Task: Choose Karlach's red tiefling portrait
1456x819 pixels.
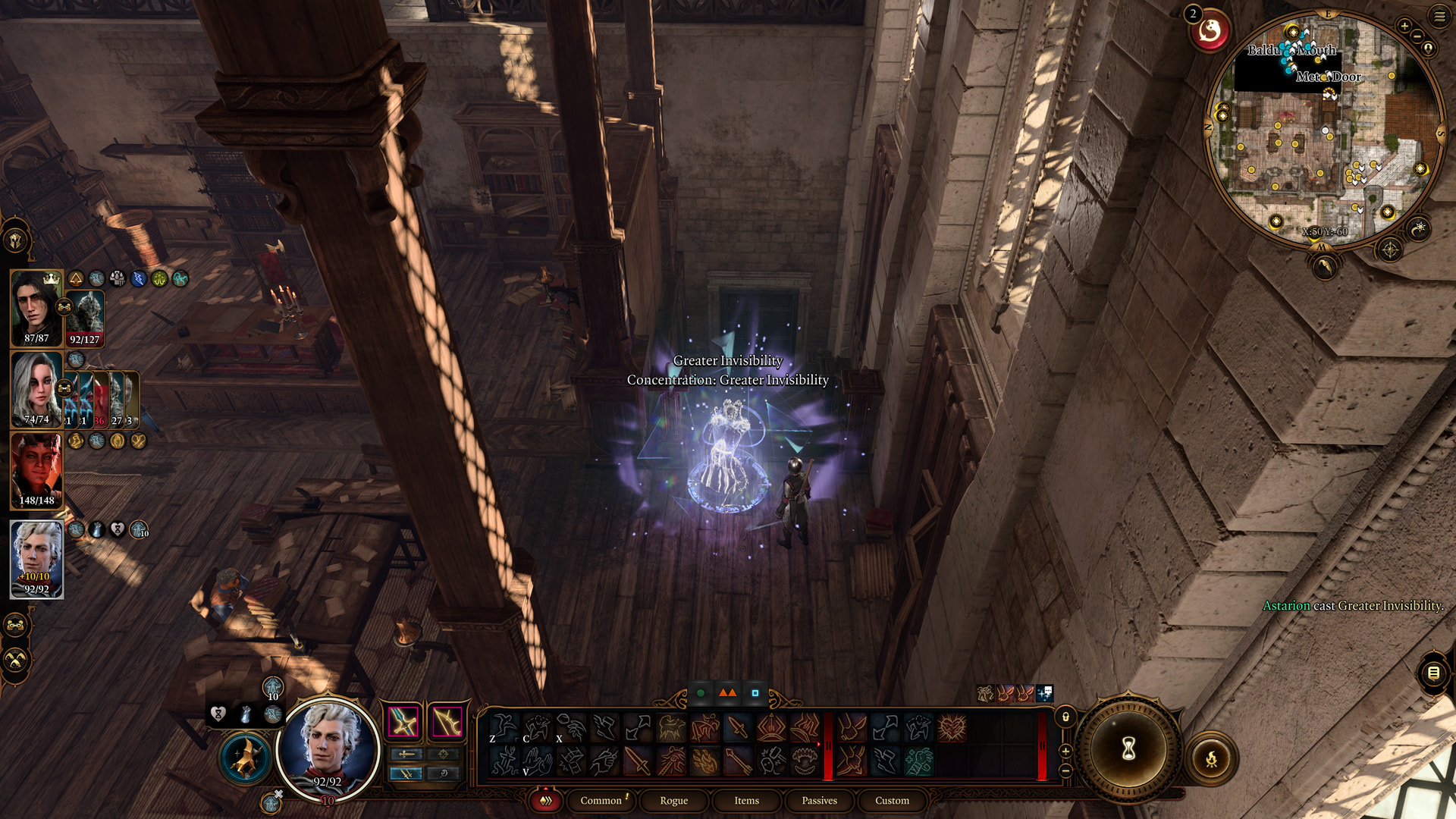Action: (36, 470)
